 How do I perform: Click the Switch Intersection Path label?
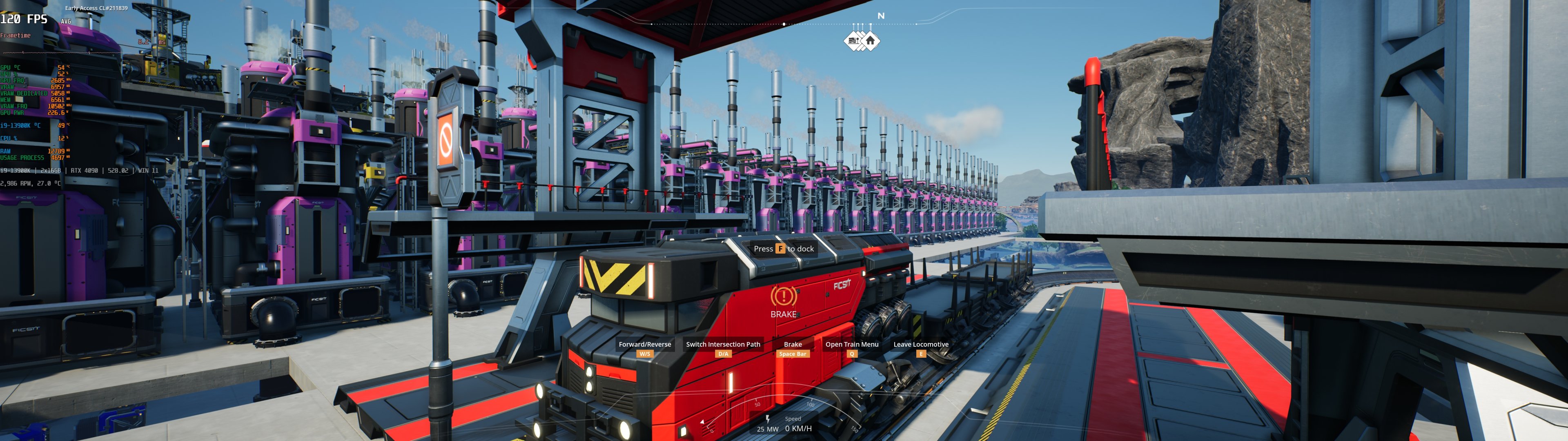tap(723, 344)
